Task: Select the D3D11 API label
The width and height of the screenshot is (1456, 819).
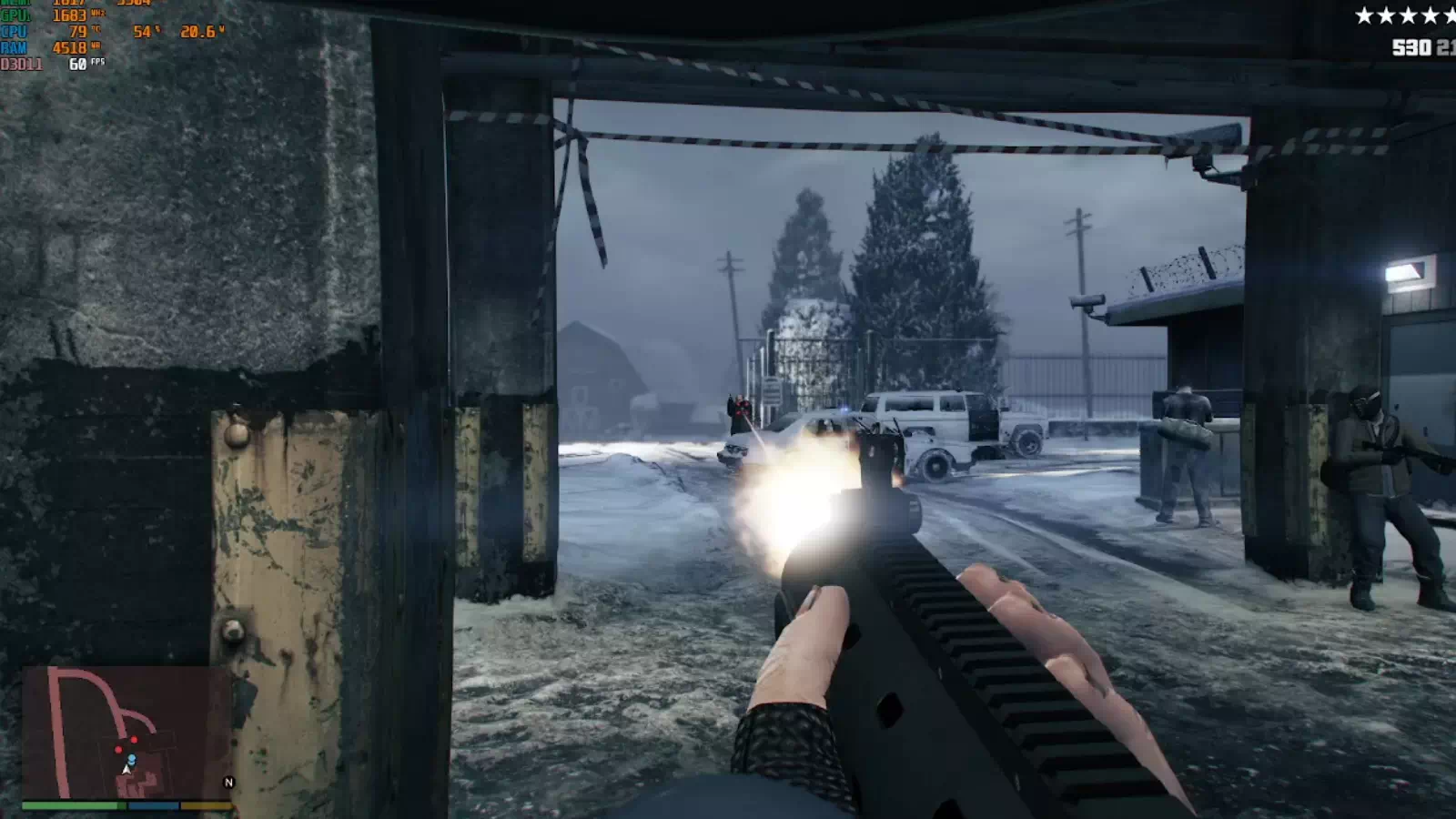Action: (21, 64)
